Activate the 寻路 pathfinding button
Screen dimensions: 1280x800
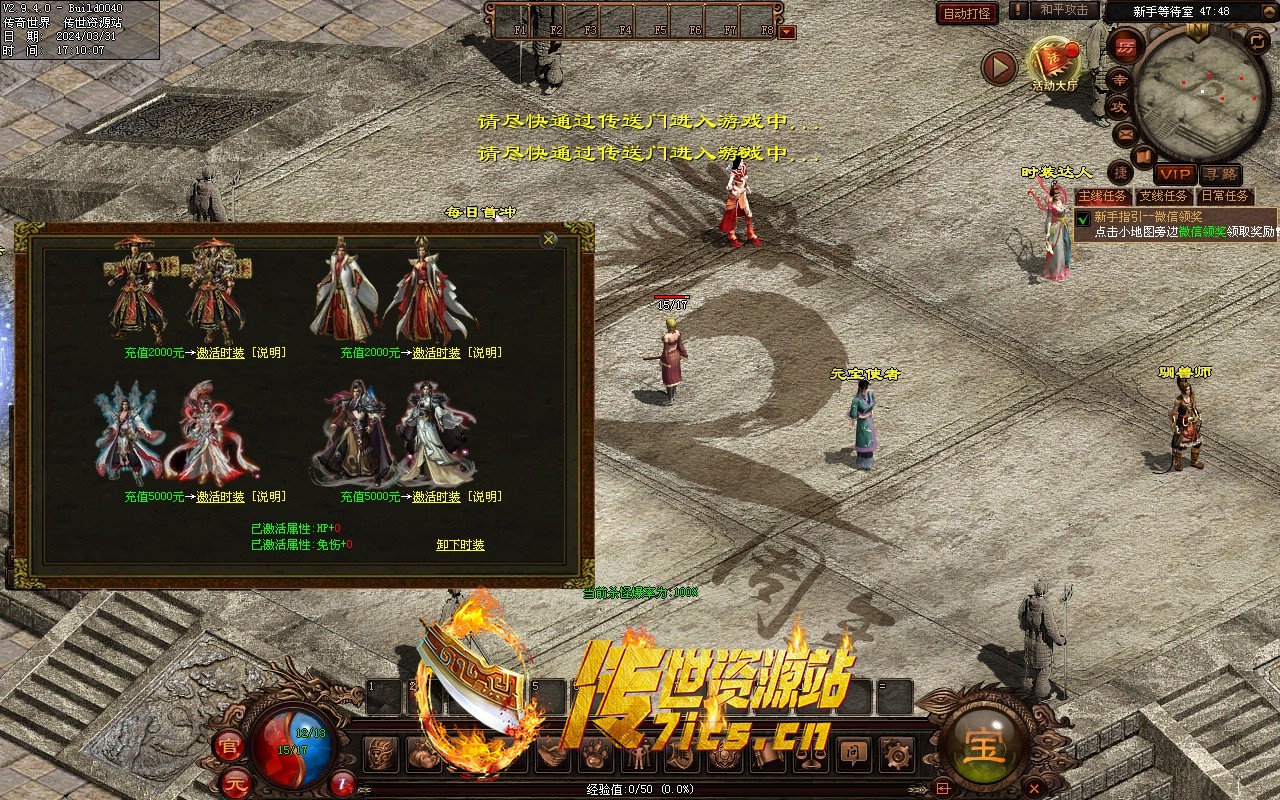(1219, 174)
